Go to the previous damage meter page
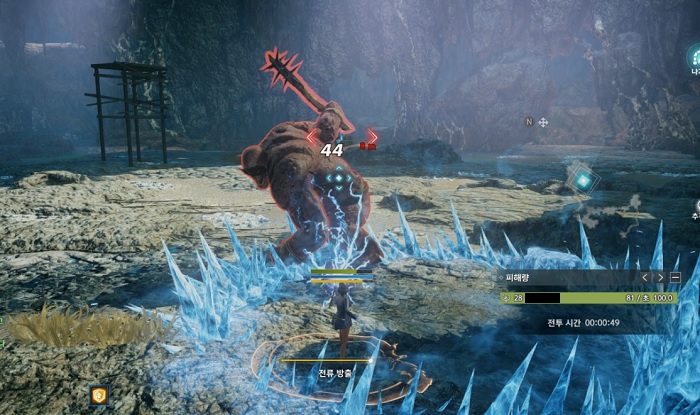This screenshot has height=415, width=700. click(645, 277)
